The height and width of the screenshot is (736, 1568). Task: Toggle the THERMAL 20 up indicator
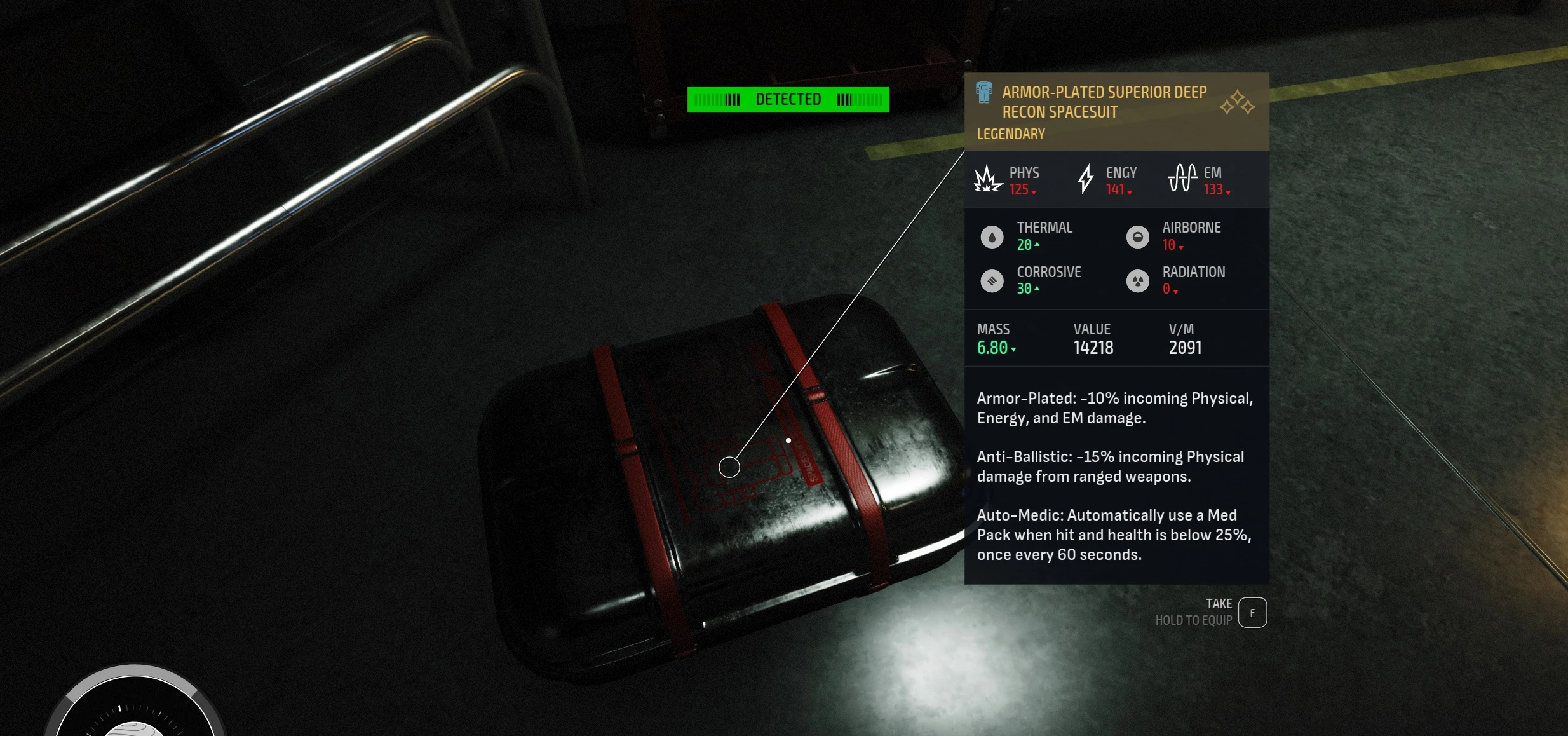[x=1036, y=245]
